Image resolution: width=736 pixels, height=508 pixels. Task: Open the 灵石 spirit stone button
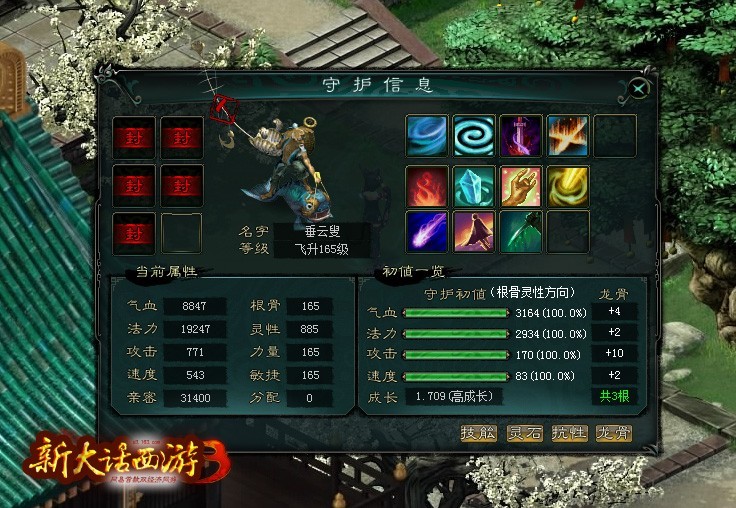point(523,433)
